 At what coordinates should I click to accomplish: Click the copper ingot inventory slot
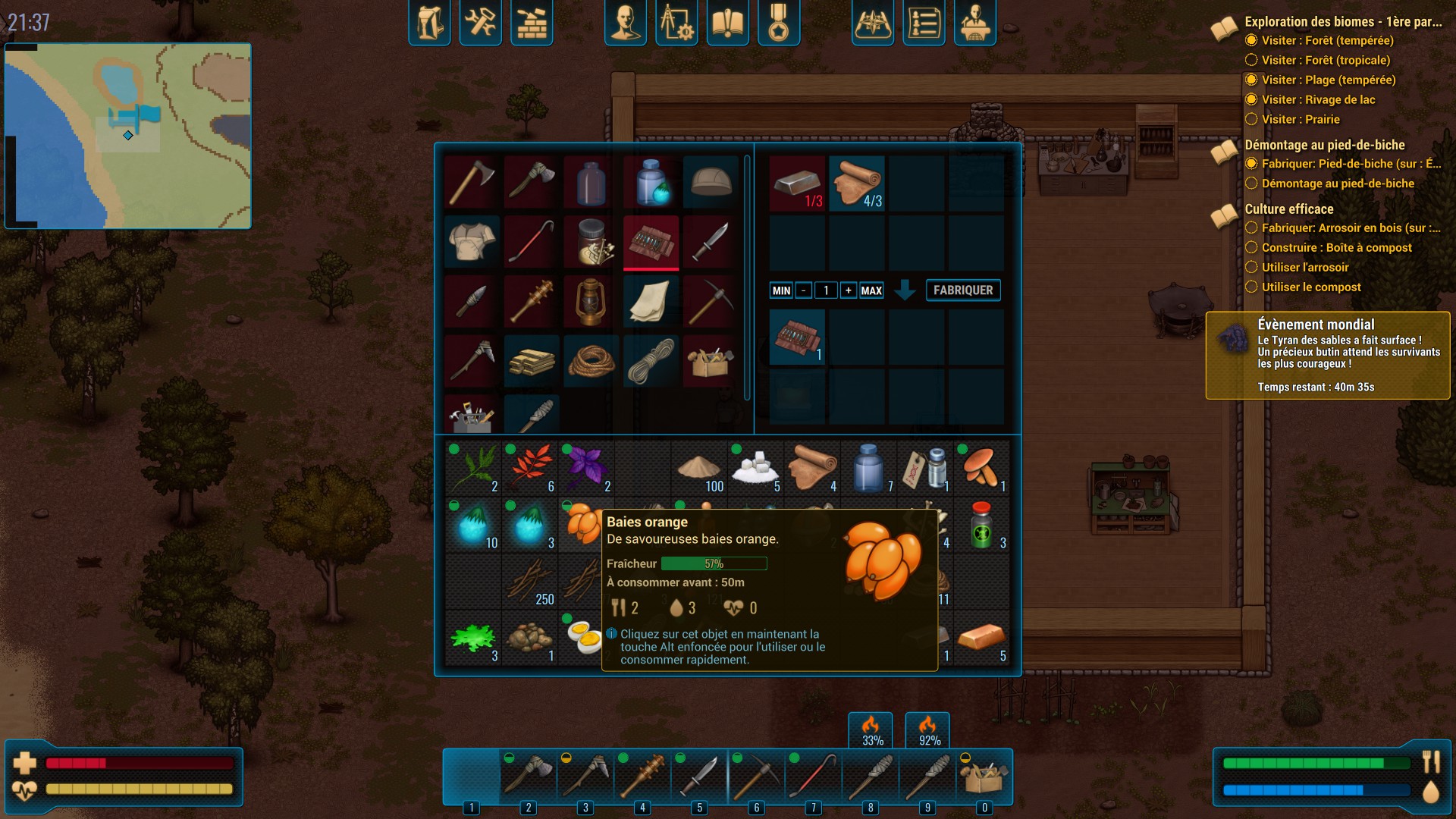click(x=982, y=638)
